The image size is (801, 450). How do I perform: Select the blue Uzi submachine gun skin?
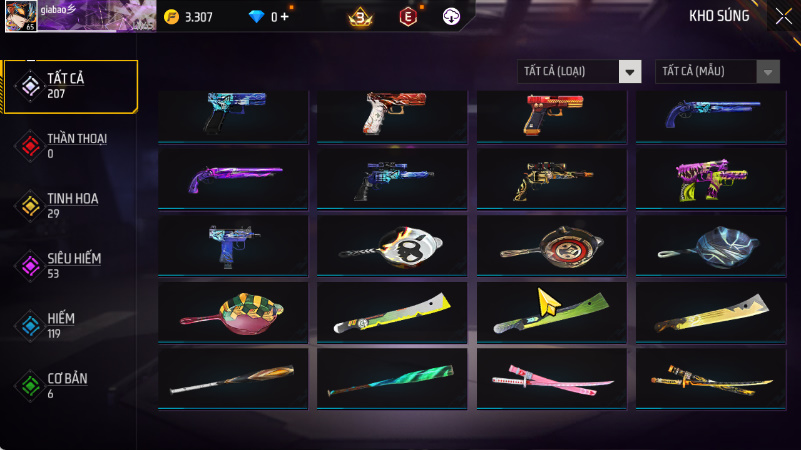tap(233, 244)
